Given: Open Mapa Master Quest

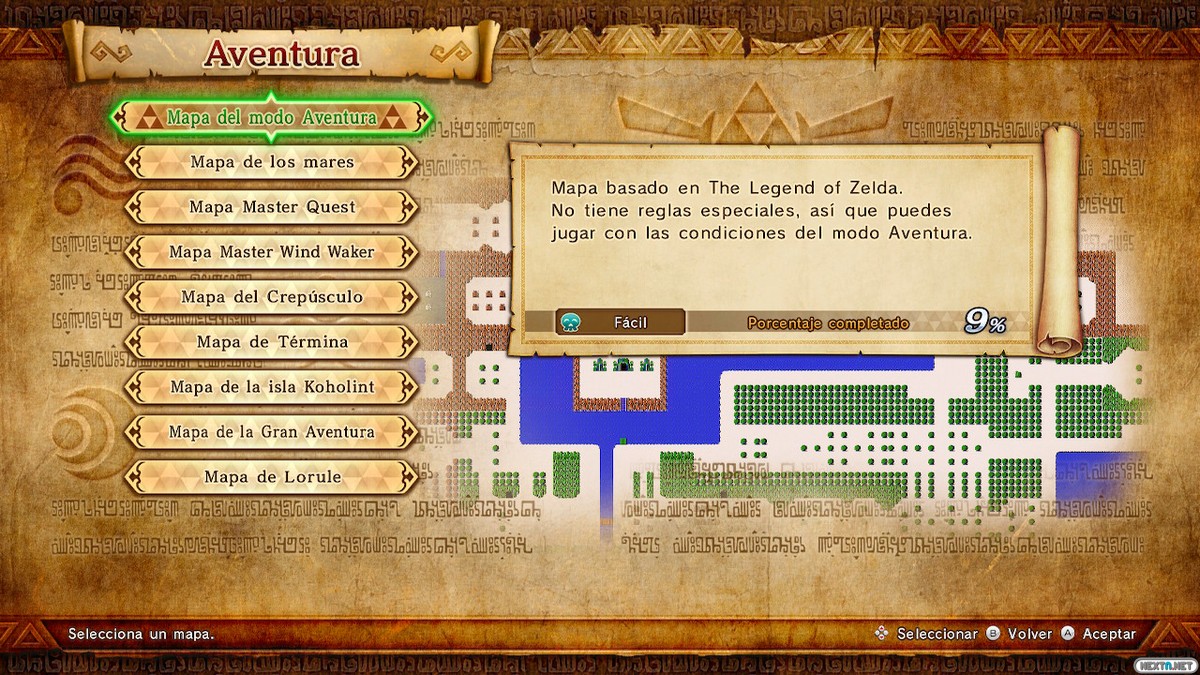Looking at the screenshot, I should pyautogui.click(x=272, y=207).
